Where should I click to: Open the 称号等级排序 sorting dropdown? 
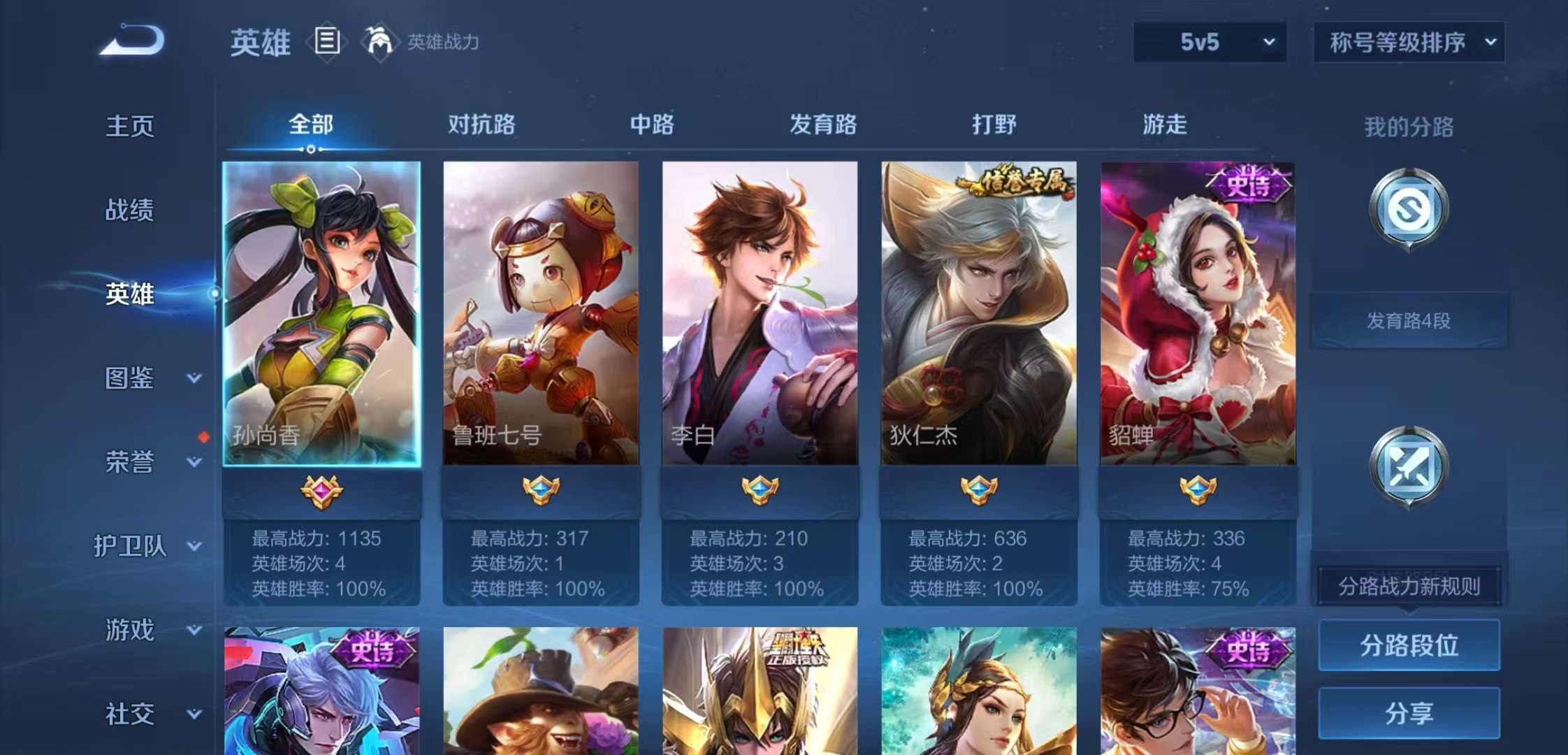[x=1410, y=42]
